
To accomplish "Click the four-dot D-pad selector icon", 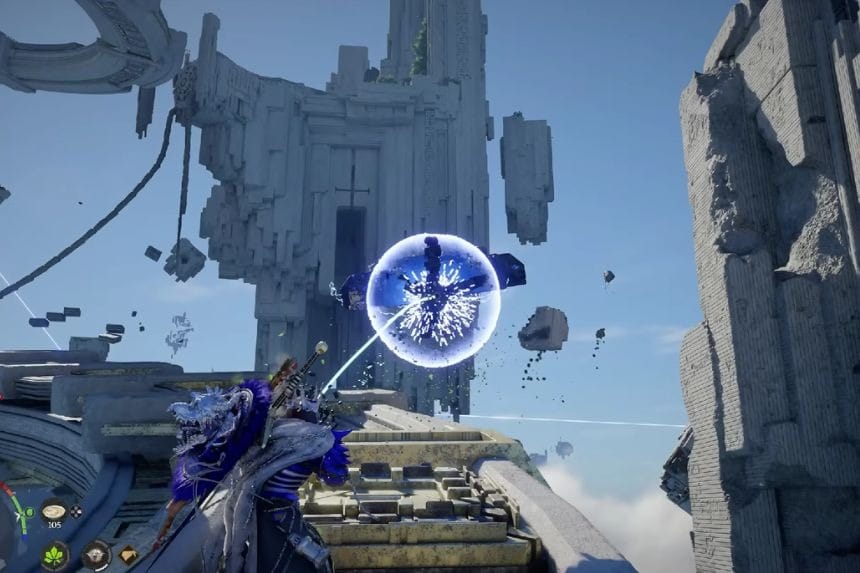I will click(x=76, y=511).
